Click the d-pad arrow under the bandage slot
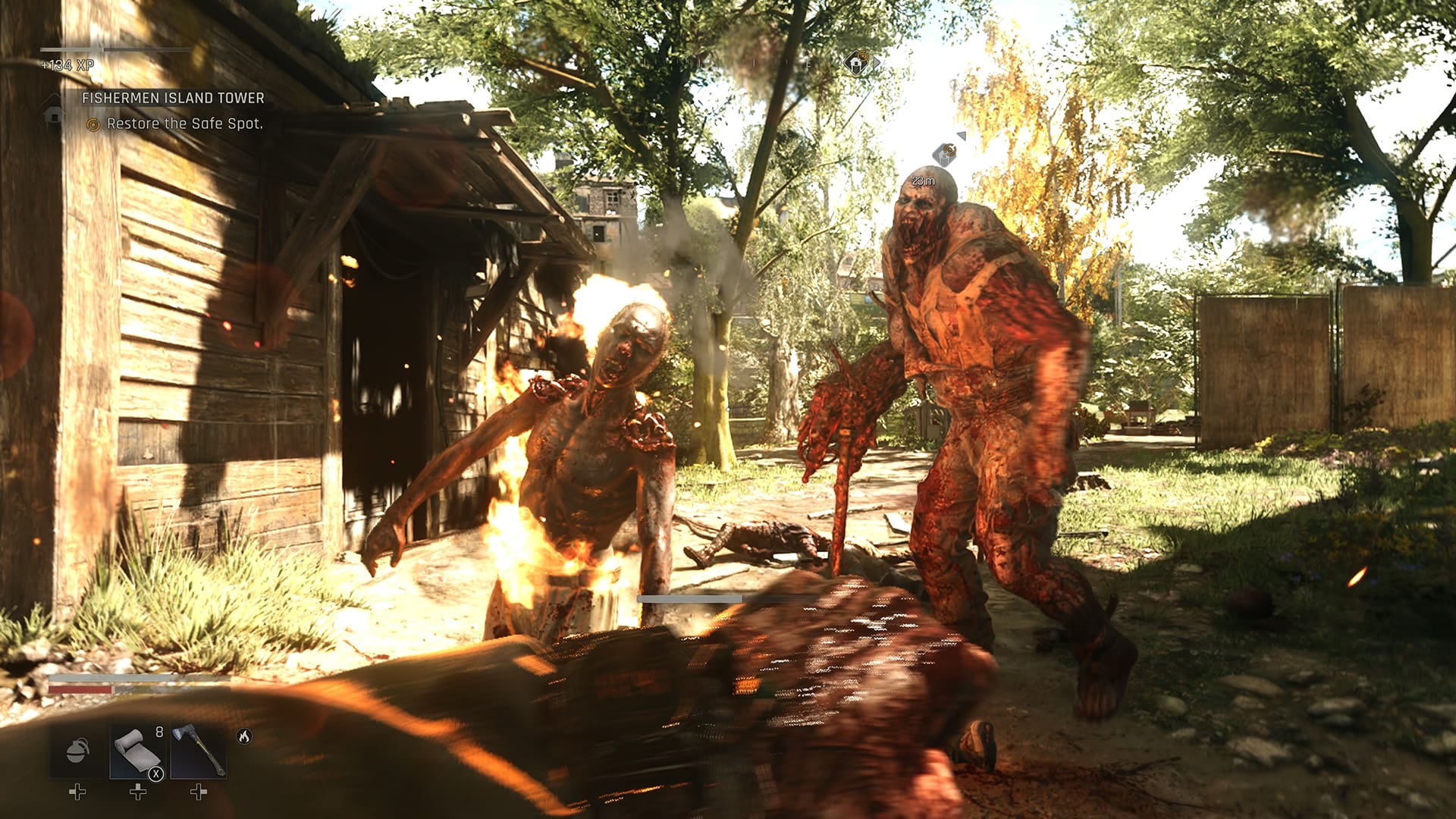The width and height of the screenshot is (1456, 819). (x=138, y=792)
